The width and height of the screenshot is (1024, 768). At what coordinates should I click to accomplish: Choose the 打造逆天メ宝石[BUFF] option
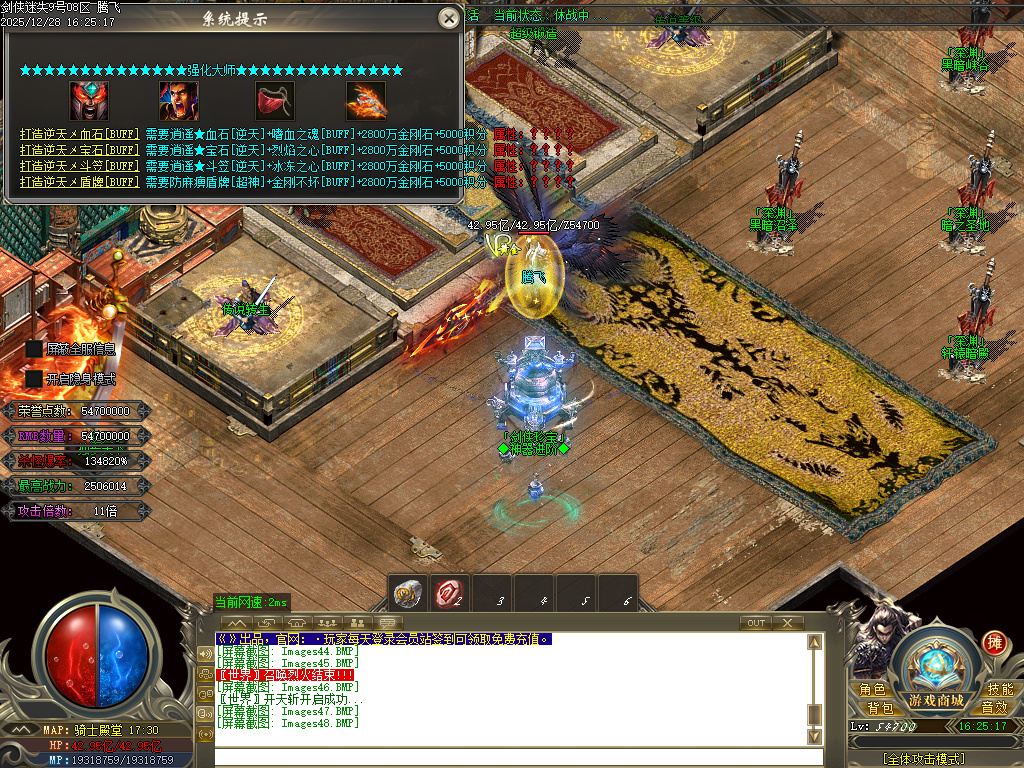coord(79,150)
